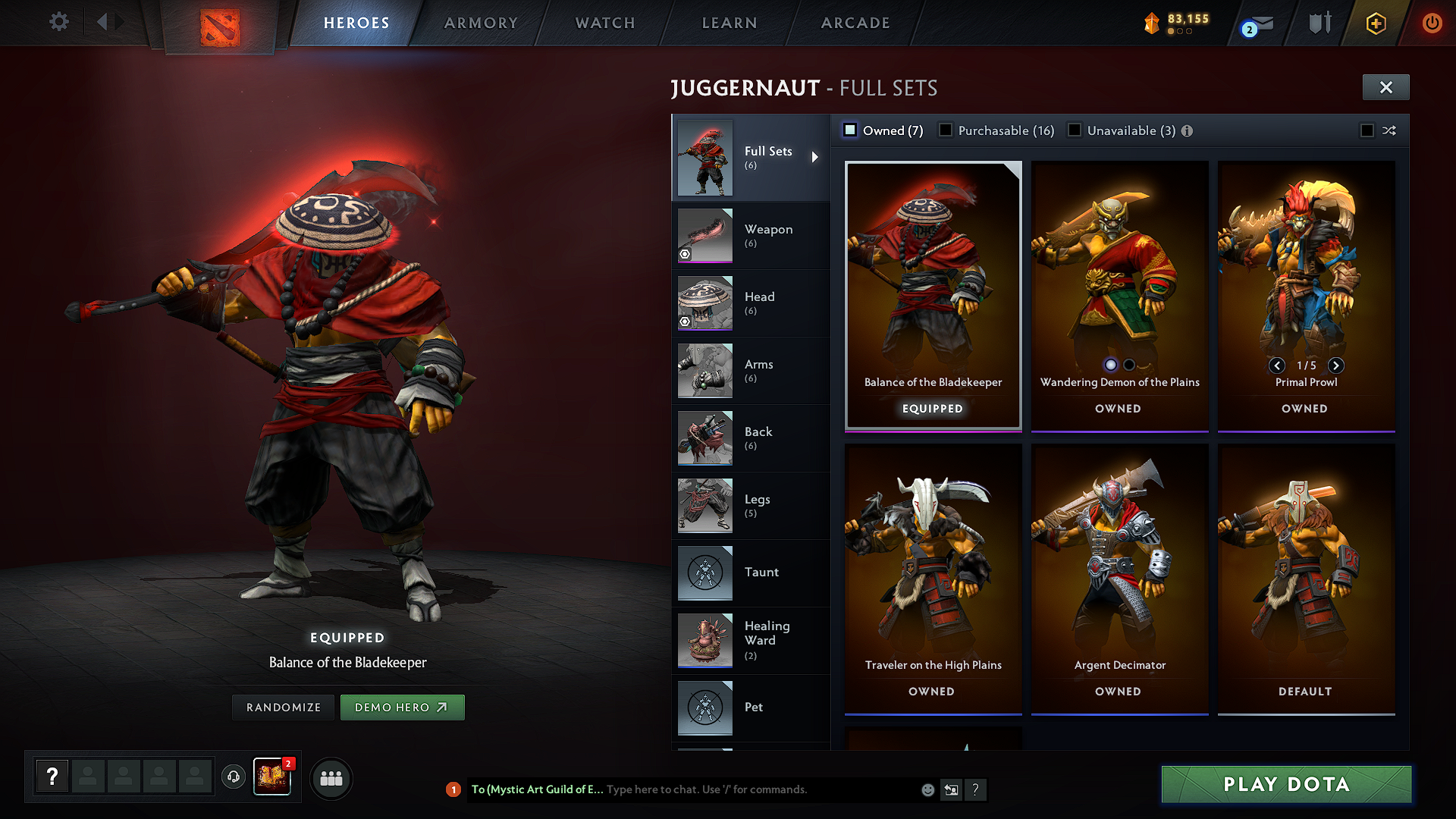
Task: Expand the Full Sets category arrow
Action: click(817, 157)
